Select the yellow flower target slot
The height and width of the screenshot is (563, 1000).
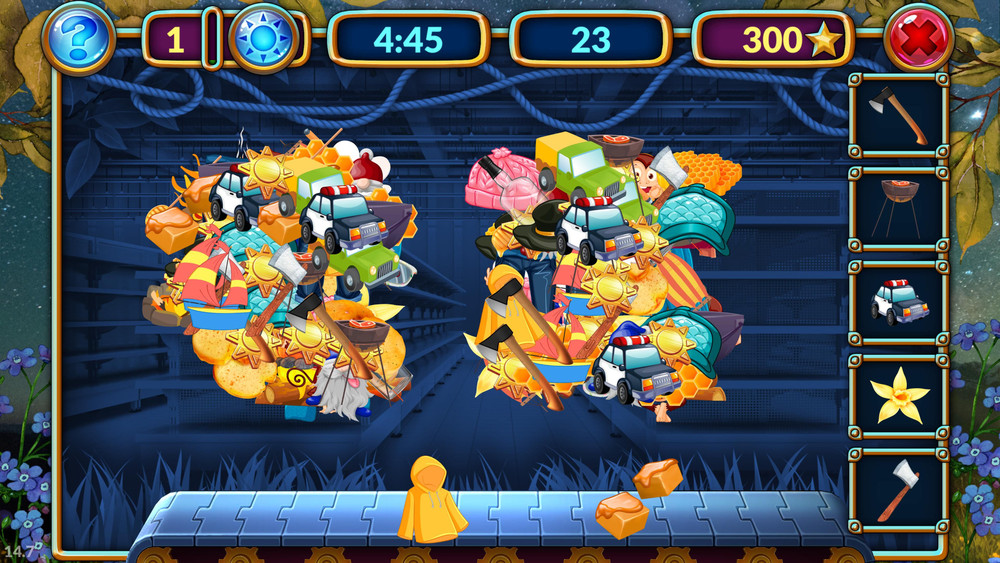coord(898,395)
